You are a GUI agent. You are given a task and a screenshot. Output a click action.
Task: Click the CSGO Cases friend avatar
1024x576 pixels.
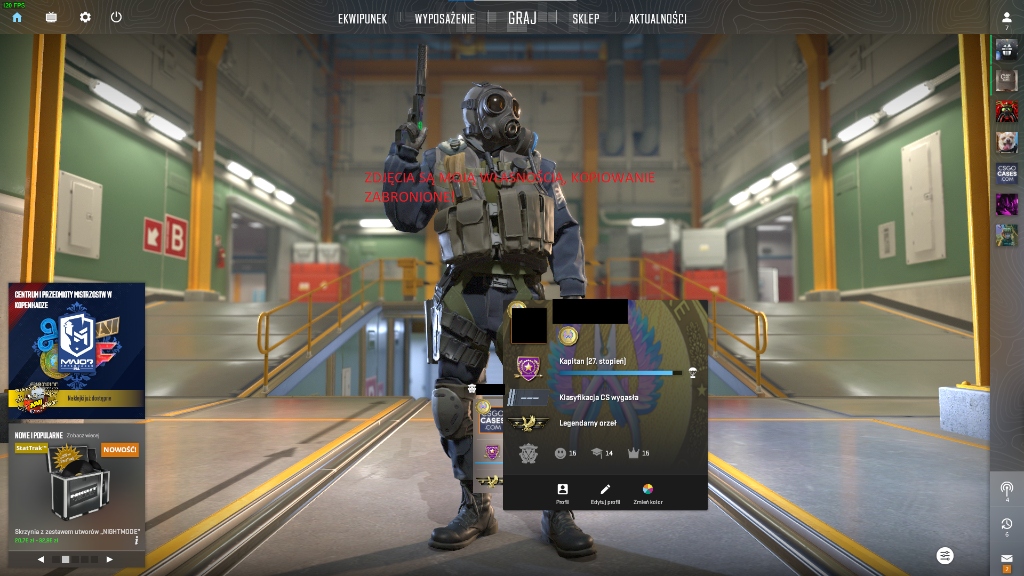coord(1006,173)
